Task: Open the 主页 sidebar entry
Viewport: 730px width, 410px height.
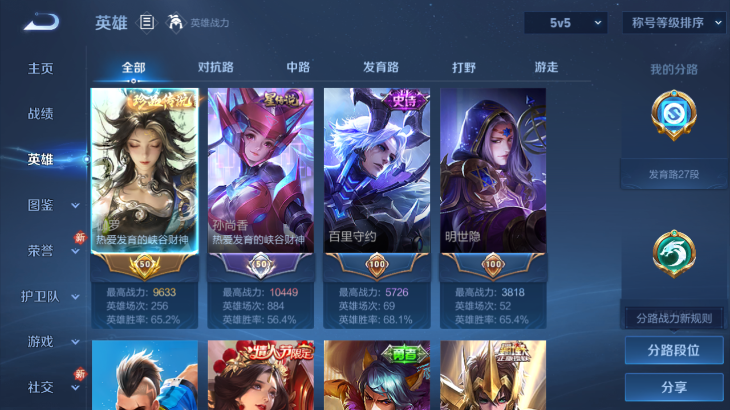Action: (41, 68)
